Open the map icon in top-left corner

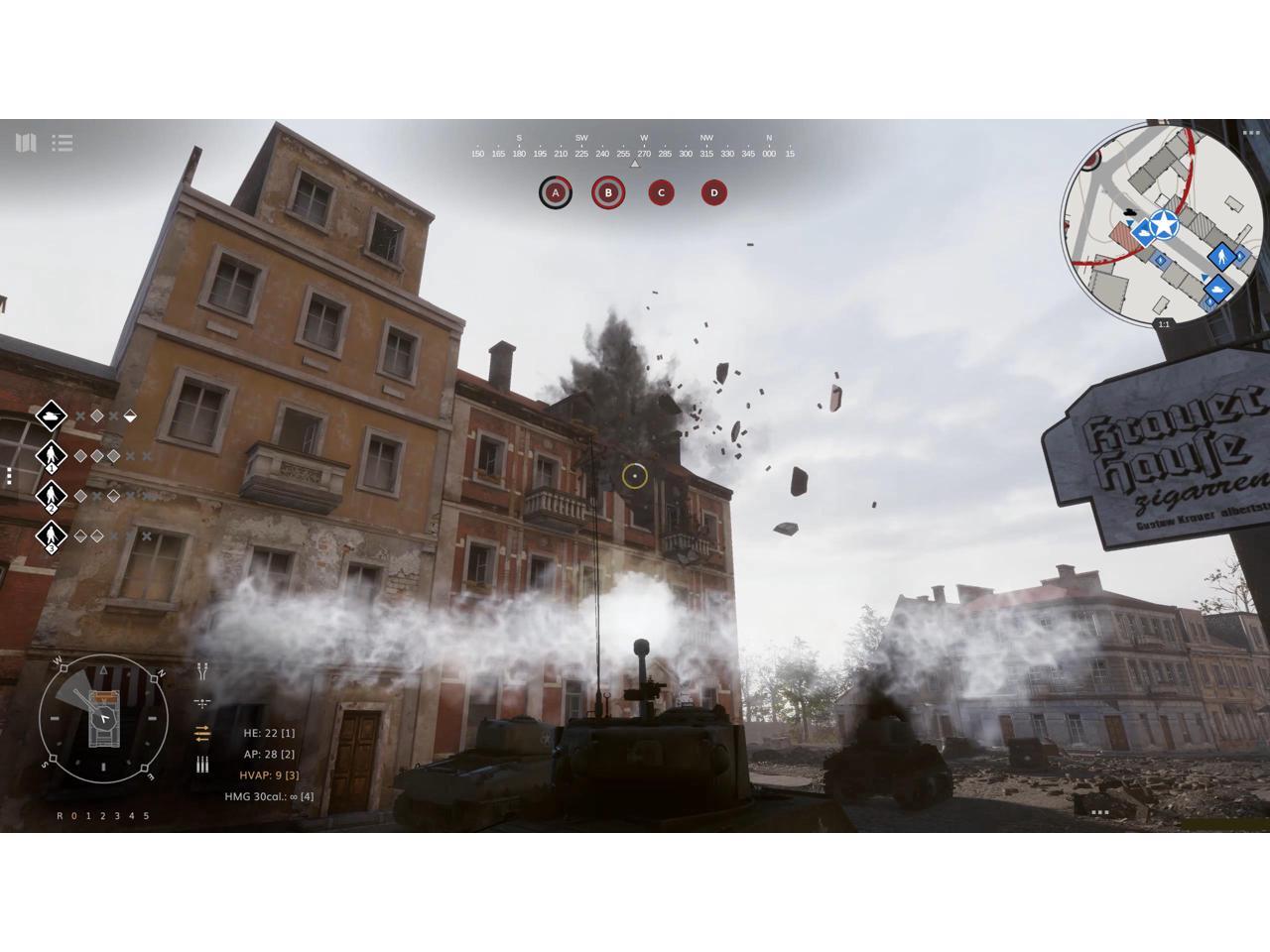[x=26, y=143]
